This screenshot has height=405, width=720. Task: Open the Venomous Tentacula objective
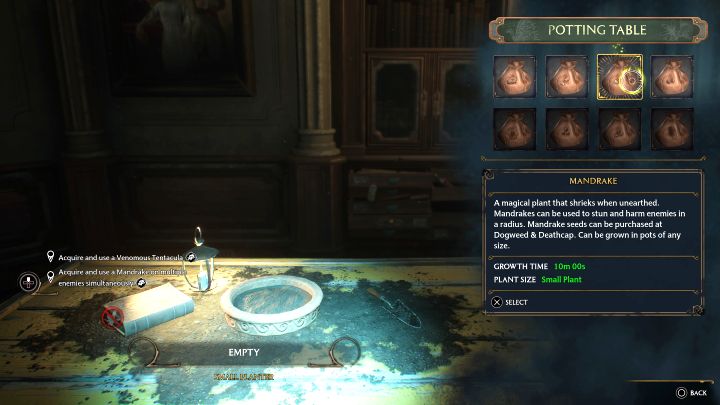point(120,257)
